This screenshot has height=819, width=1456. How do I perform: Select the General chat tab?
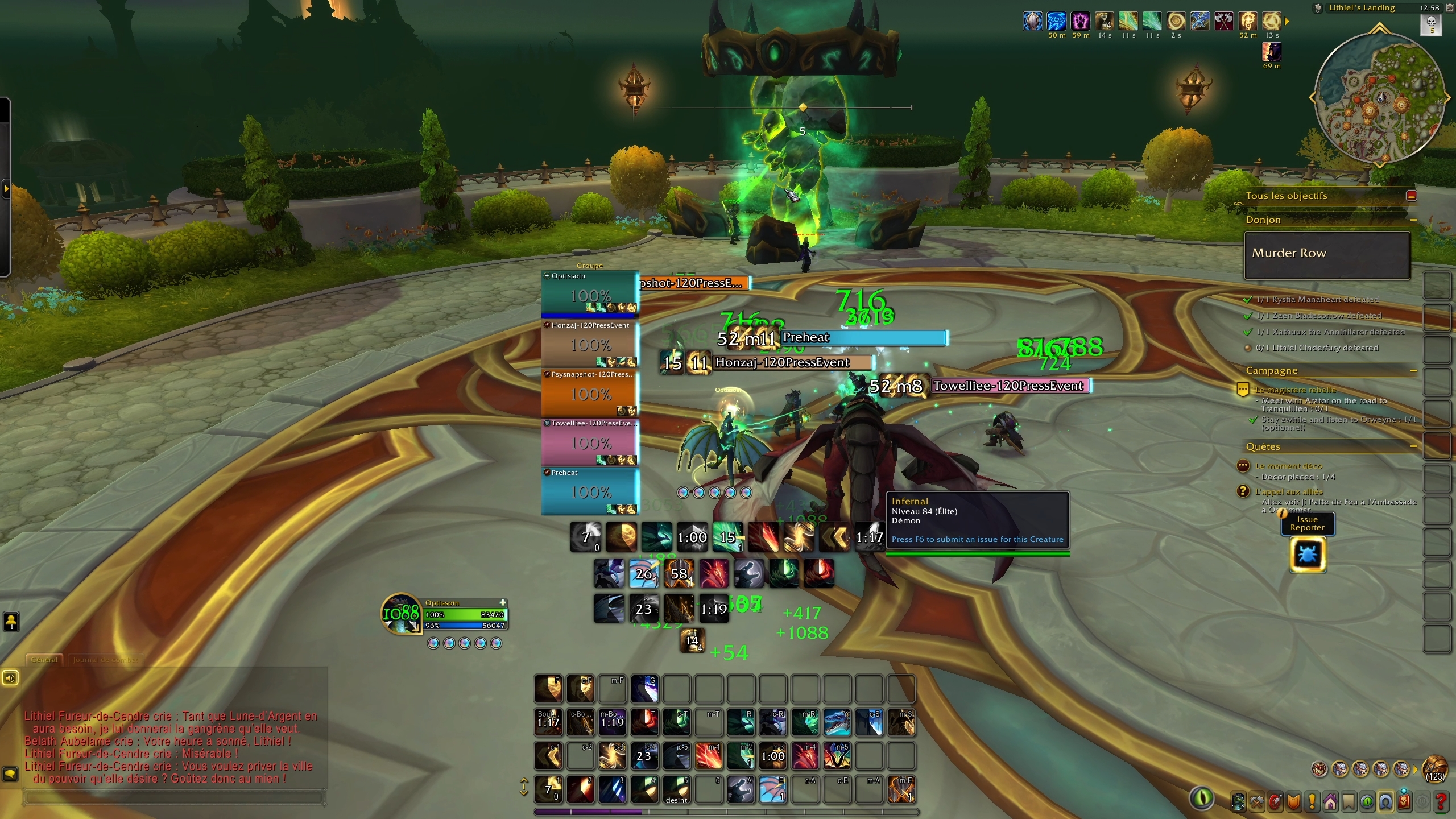44,660
